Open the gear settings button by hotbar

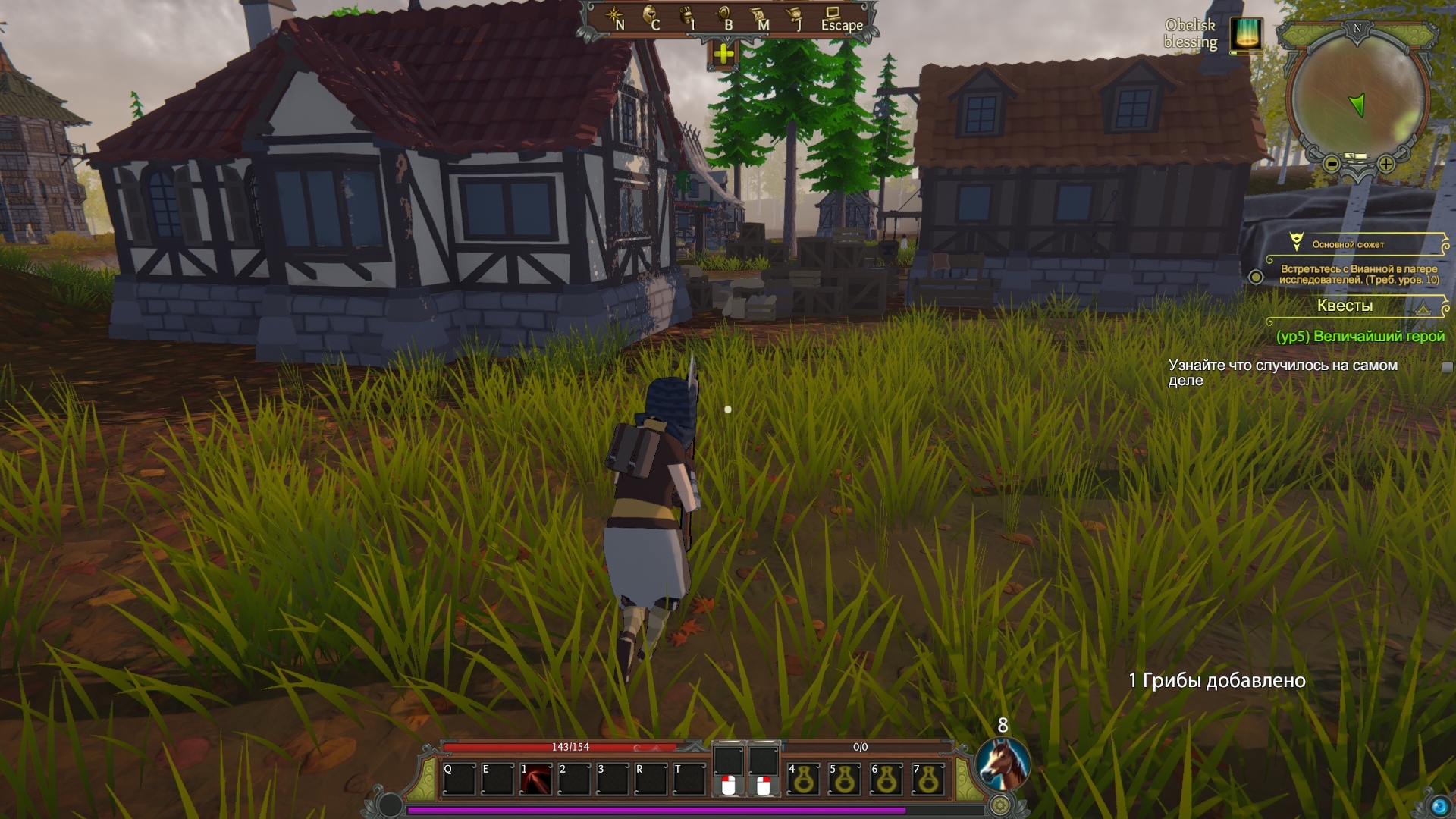tap(1000, 805)
